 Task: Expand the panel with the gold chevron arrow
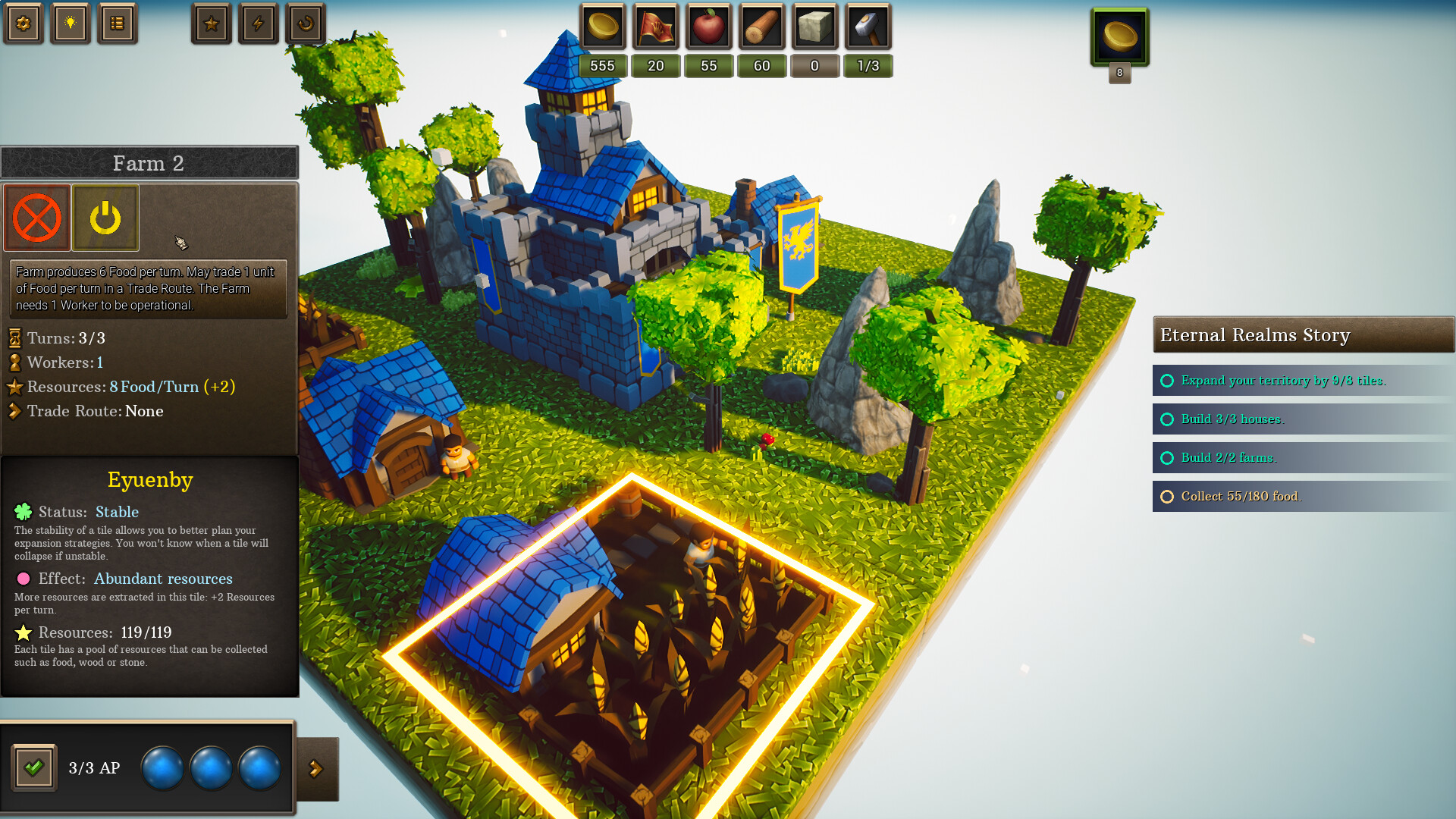pos(318,767)
